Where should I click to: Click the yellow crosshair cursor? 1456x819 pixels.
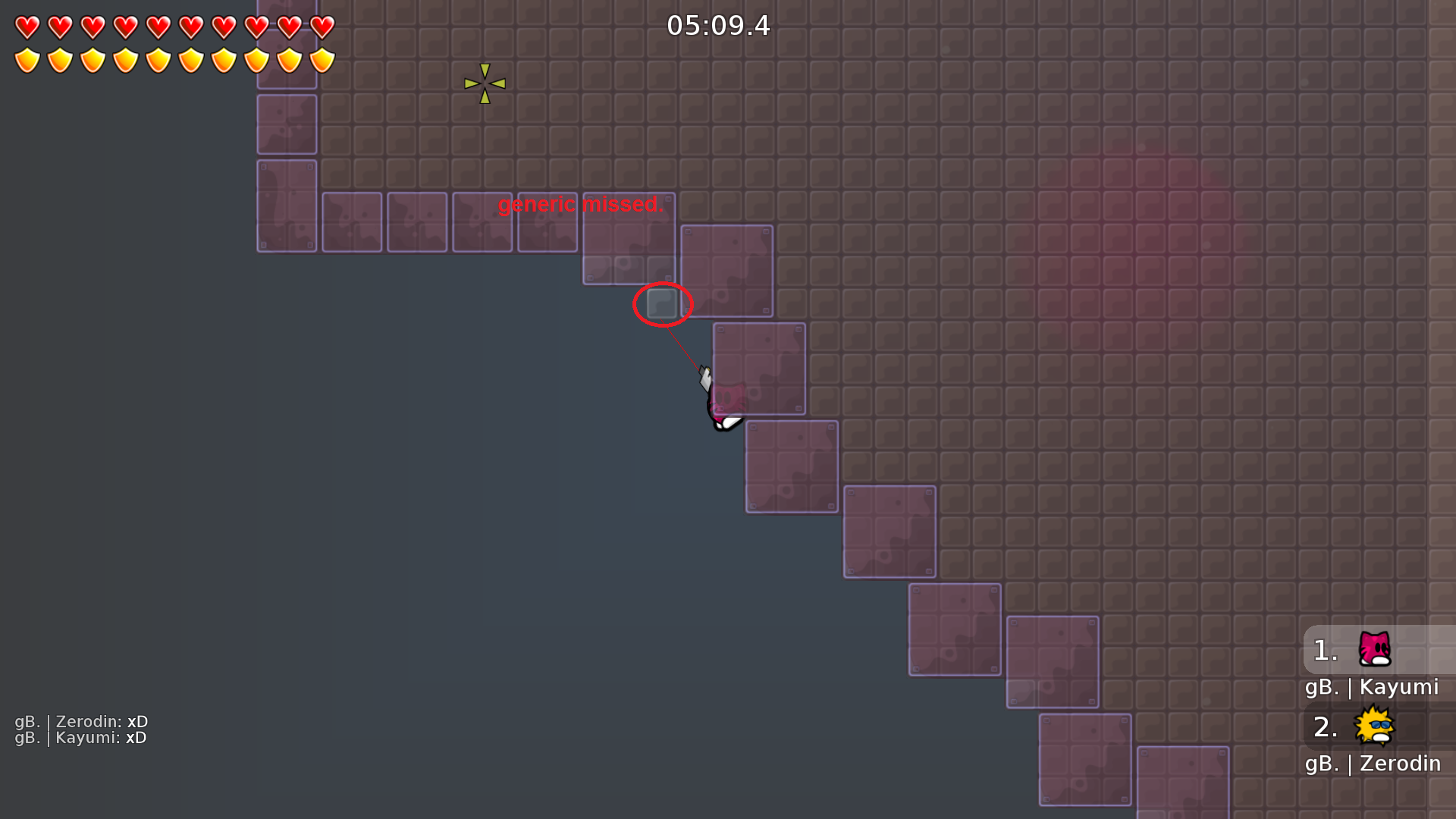(x=483, y=83)
